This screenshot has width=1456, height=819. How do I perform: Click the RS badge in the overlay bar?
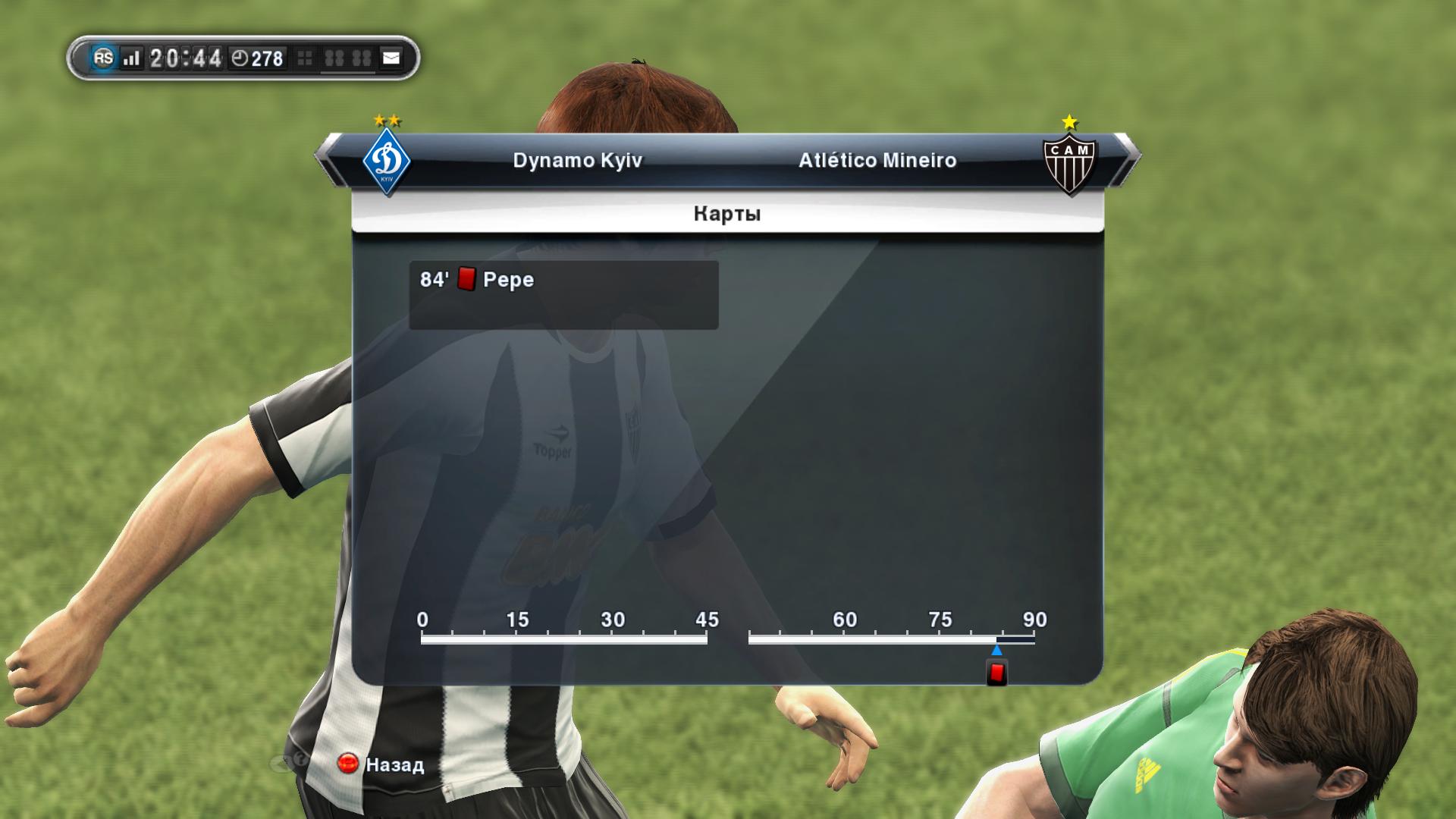coord(103,58)
